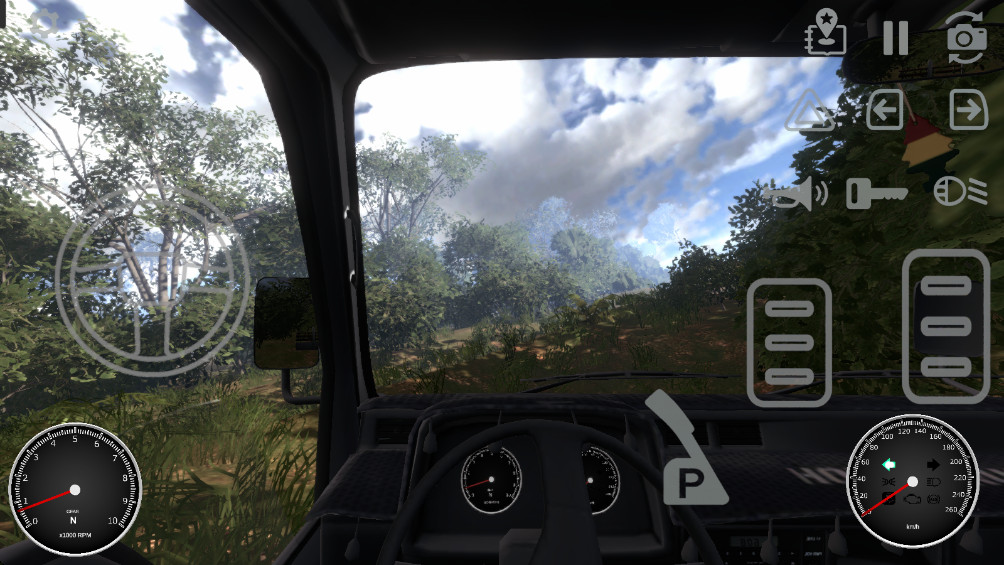Activate the right turn signal
Viewport: 1004px width, 565px height.
(x=968, y=110)
